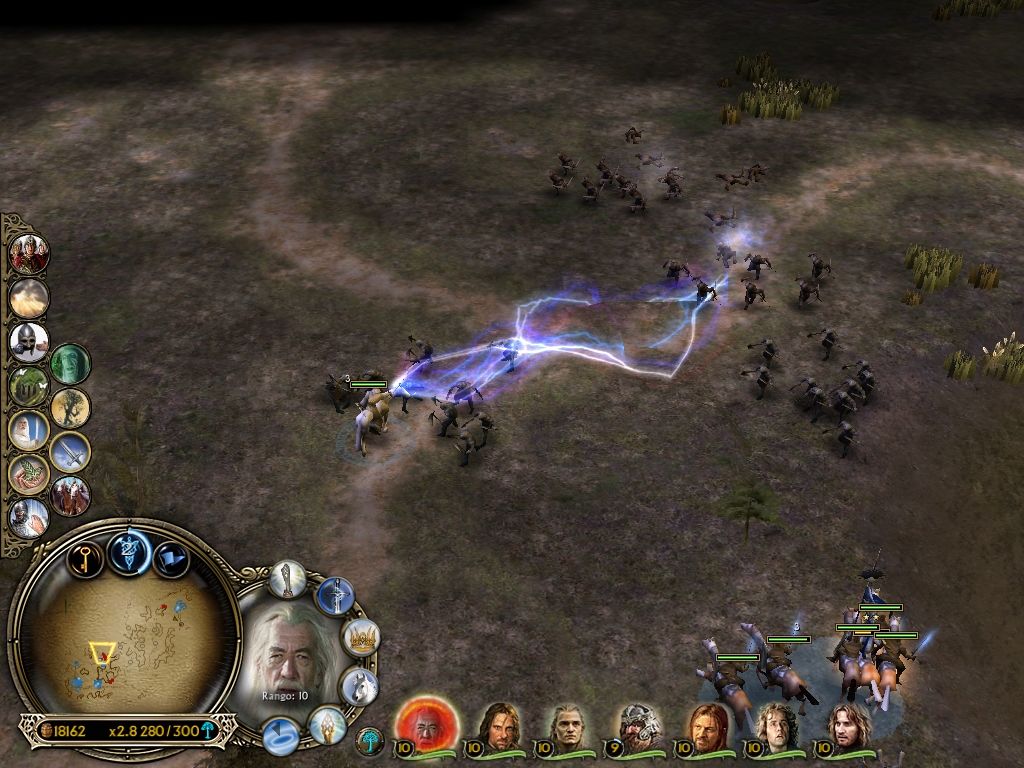Cast Gandalf's glowing staff ability

[288, 579]
